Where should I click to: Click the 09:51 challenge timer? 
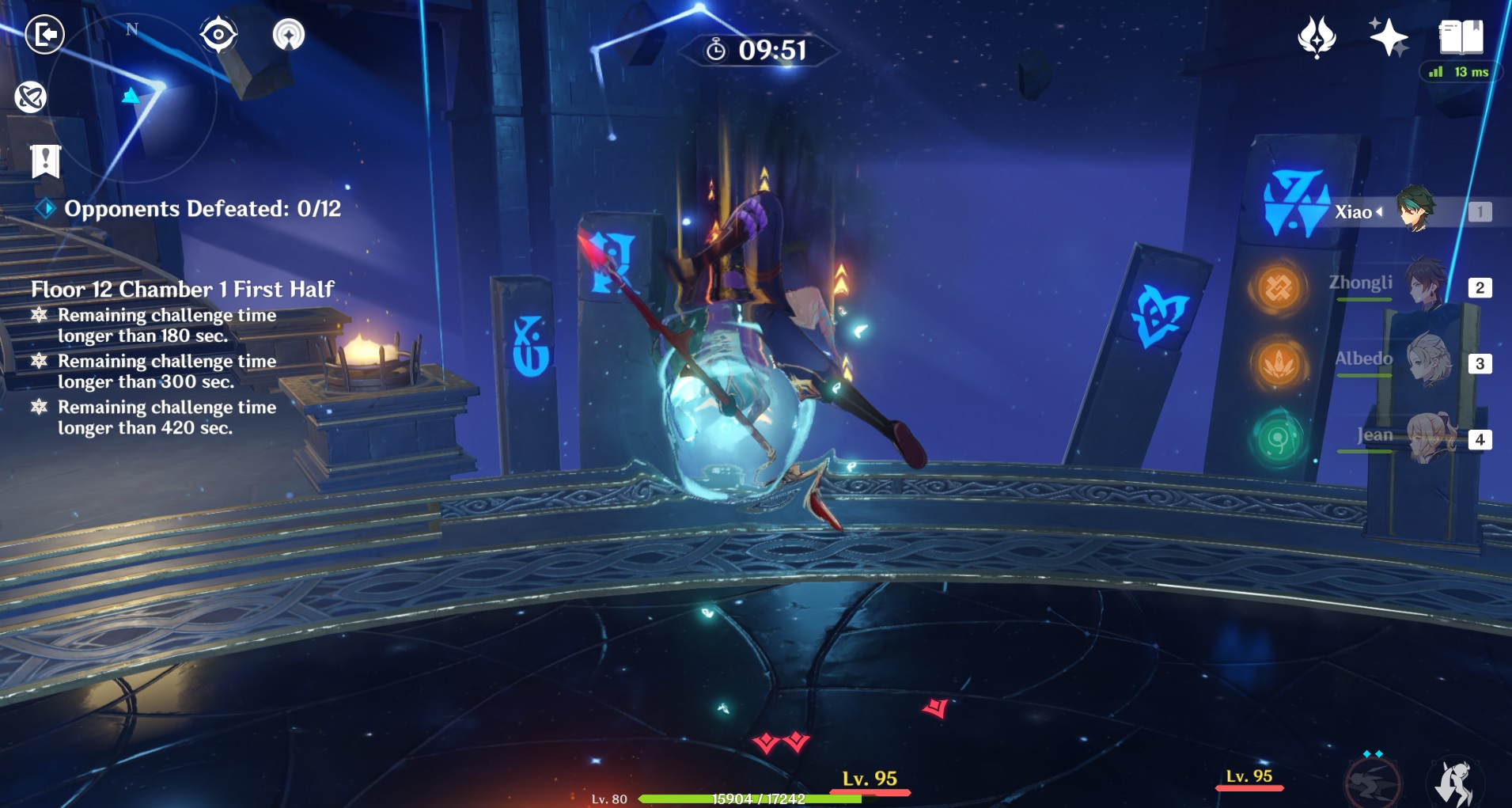(x=755, y=50)
